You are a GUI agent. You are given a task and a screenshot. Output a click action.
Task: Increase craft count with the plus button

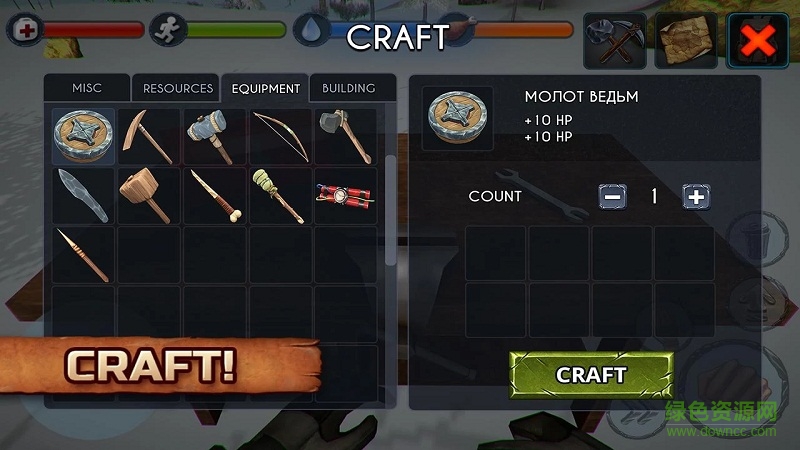pyautogui.click(x=696, y=196)
